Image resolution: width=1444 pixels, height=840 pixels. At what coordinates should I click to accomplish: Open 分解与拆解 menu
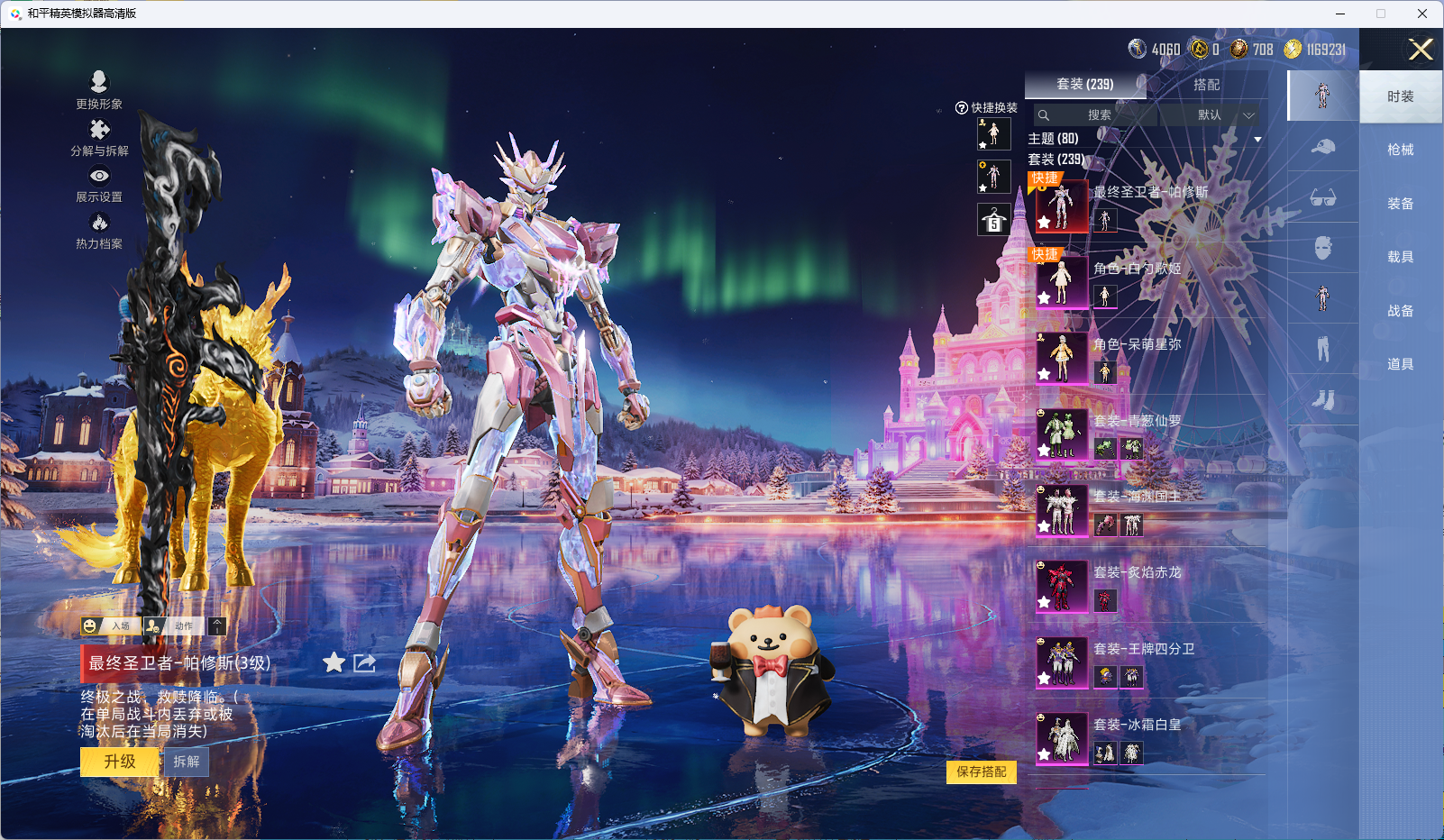[99, 137]
